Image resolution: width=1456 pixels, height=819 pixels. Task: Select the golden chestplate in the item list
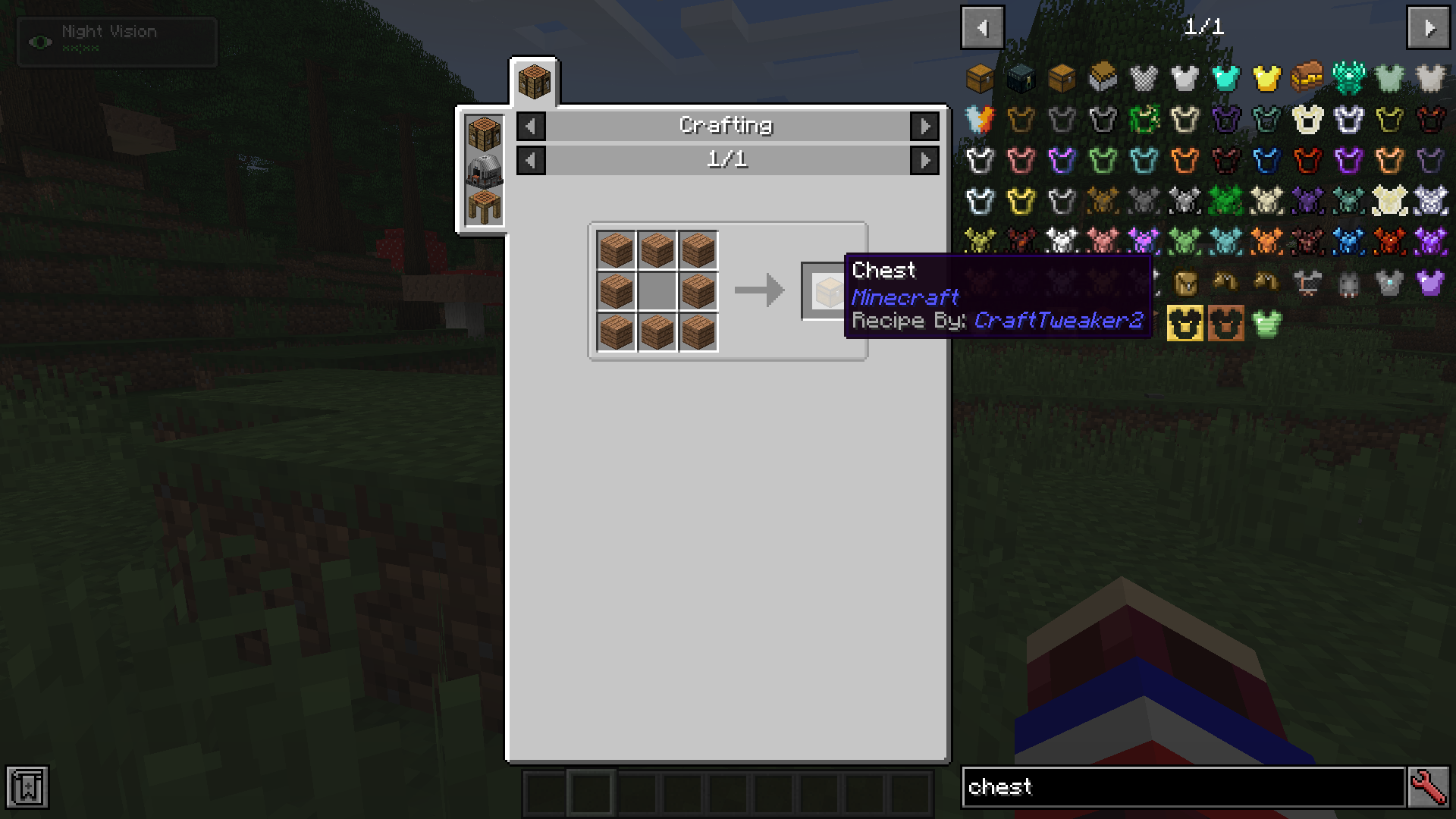pos(1265,79)
